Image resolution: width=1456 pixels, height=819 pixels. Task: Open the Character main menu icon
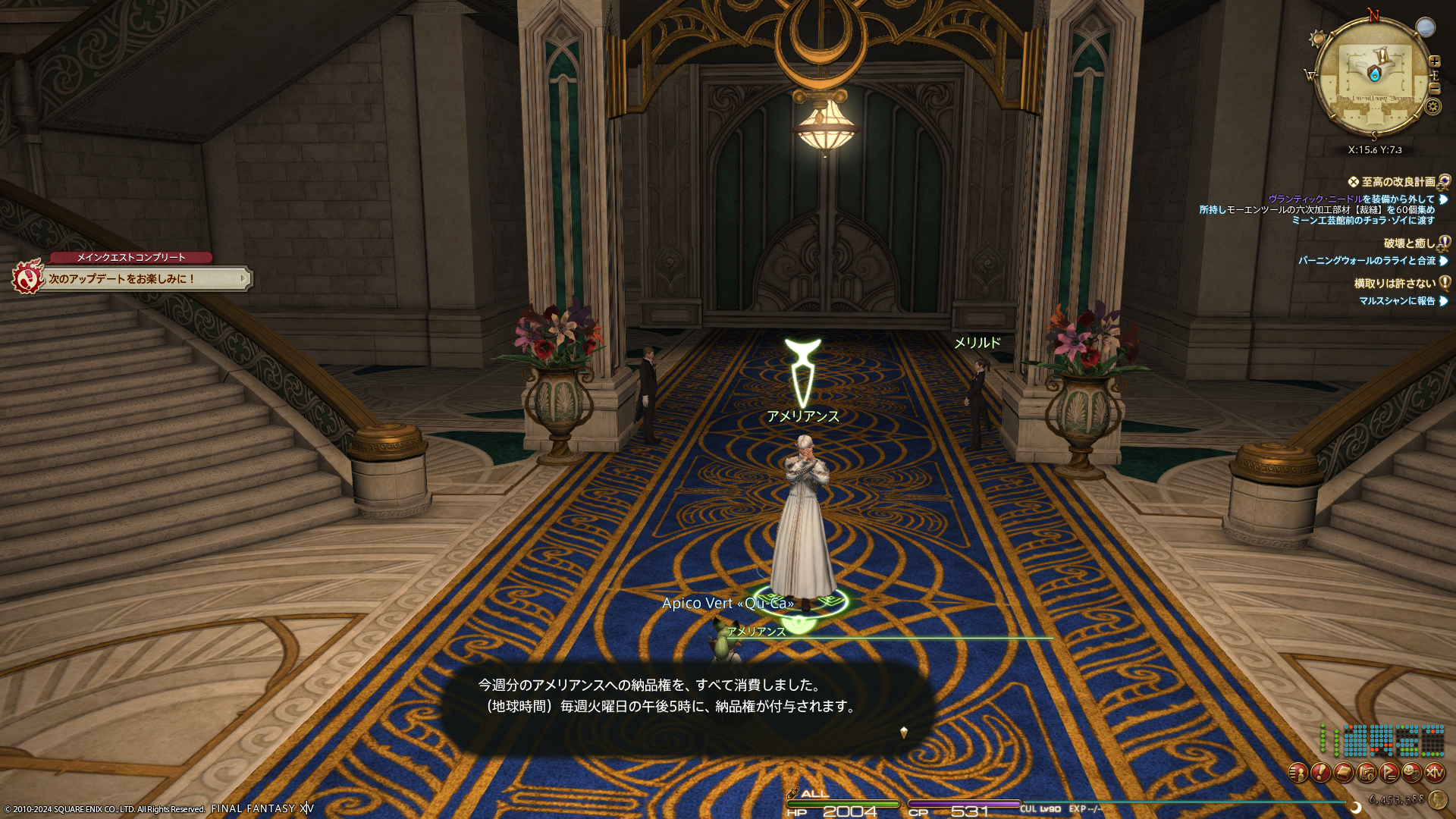1298,773
